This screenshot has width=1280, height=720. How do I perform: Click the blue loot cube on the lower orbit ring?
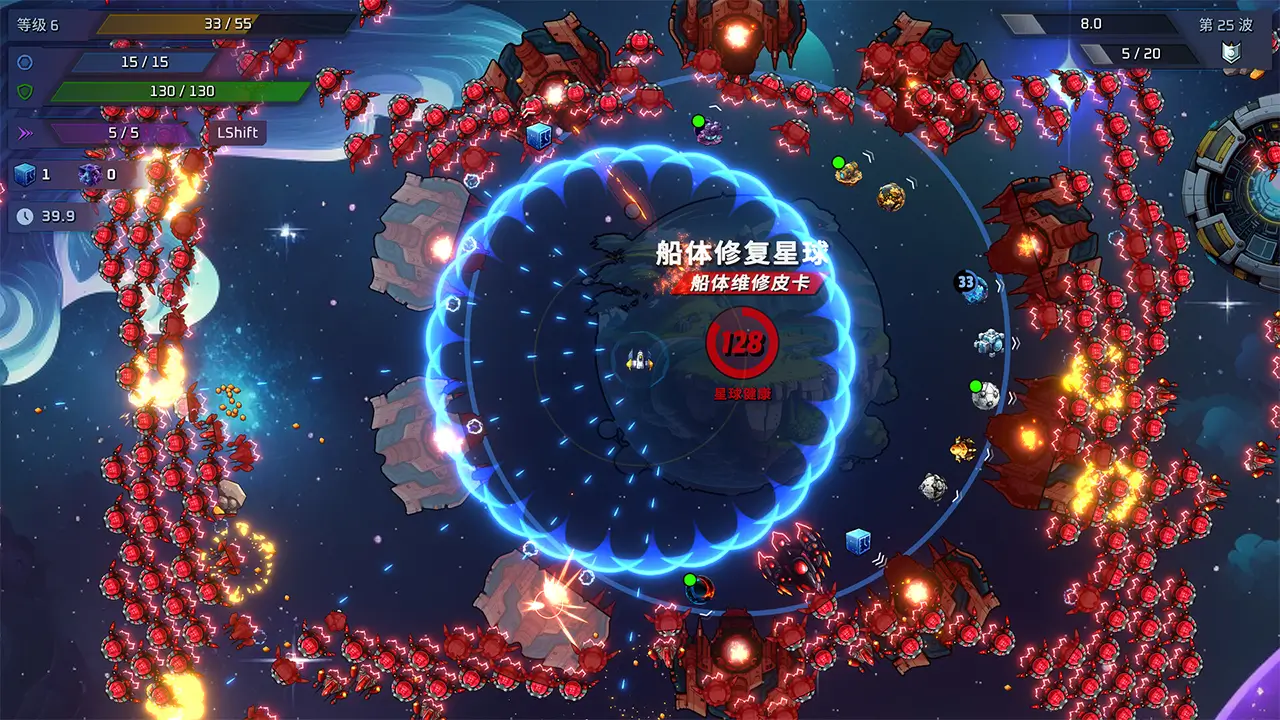858,541
